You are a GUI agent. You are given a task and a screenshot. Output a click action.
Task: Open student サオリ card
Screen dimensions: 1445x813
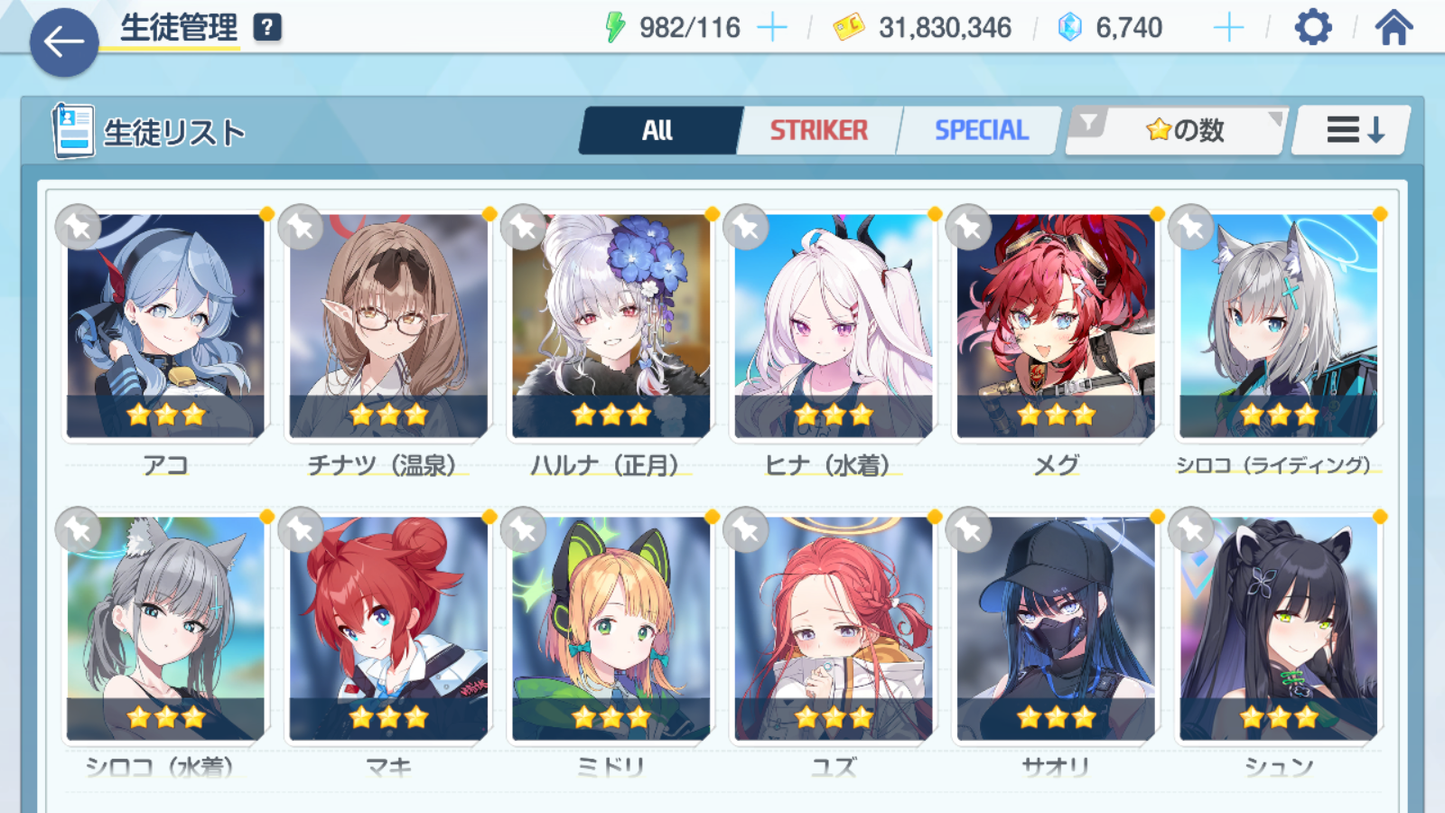(x=1056, y=629)
